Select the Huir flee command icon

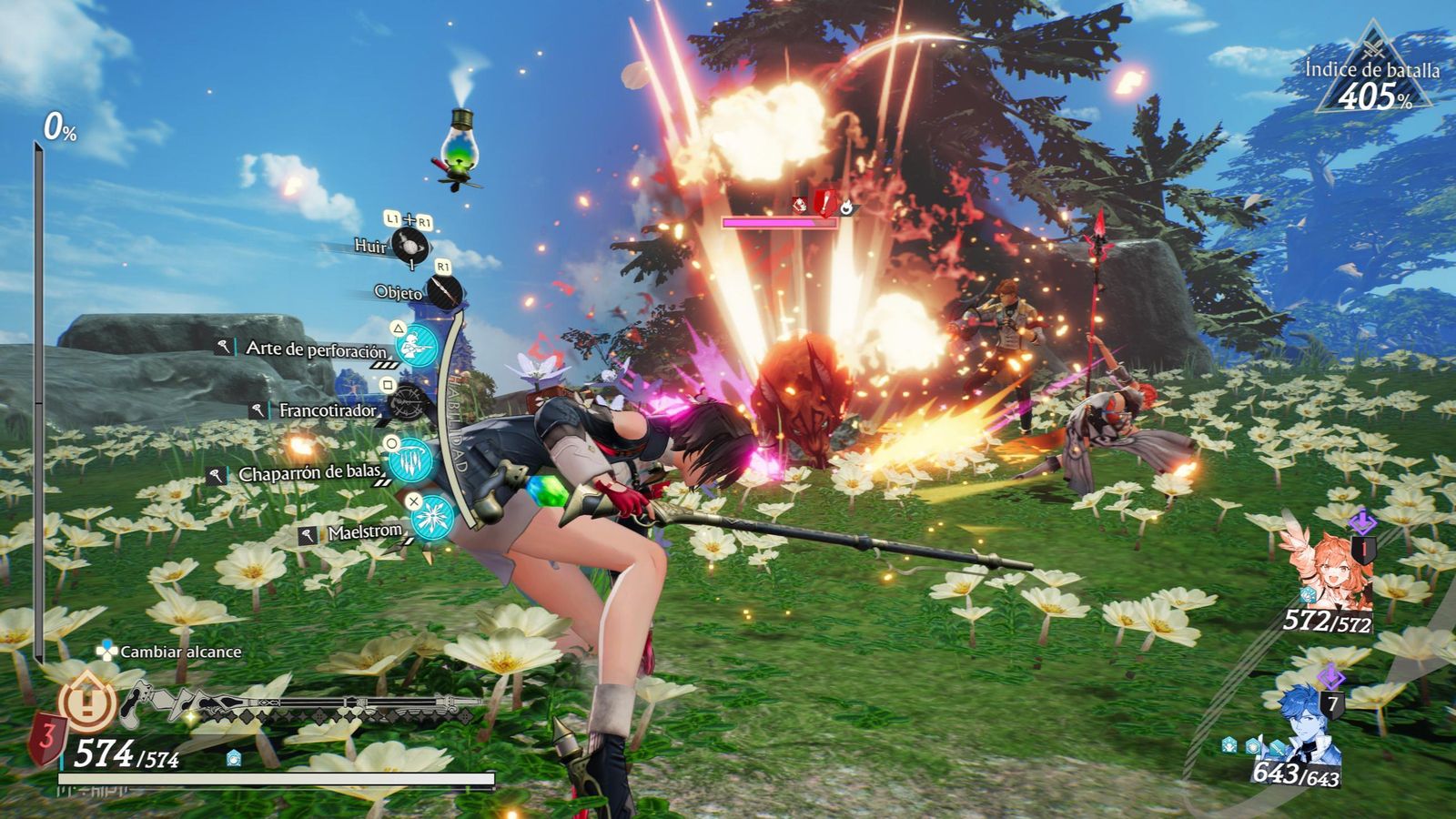(x=409, y=247)
